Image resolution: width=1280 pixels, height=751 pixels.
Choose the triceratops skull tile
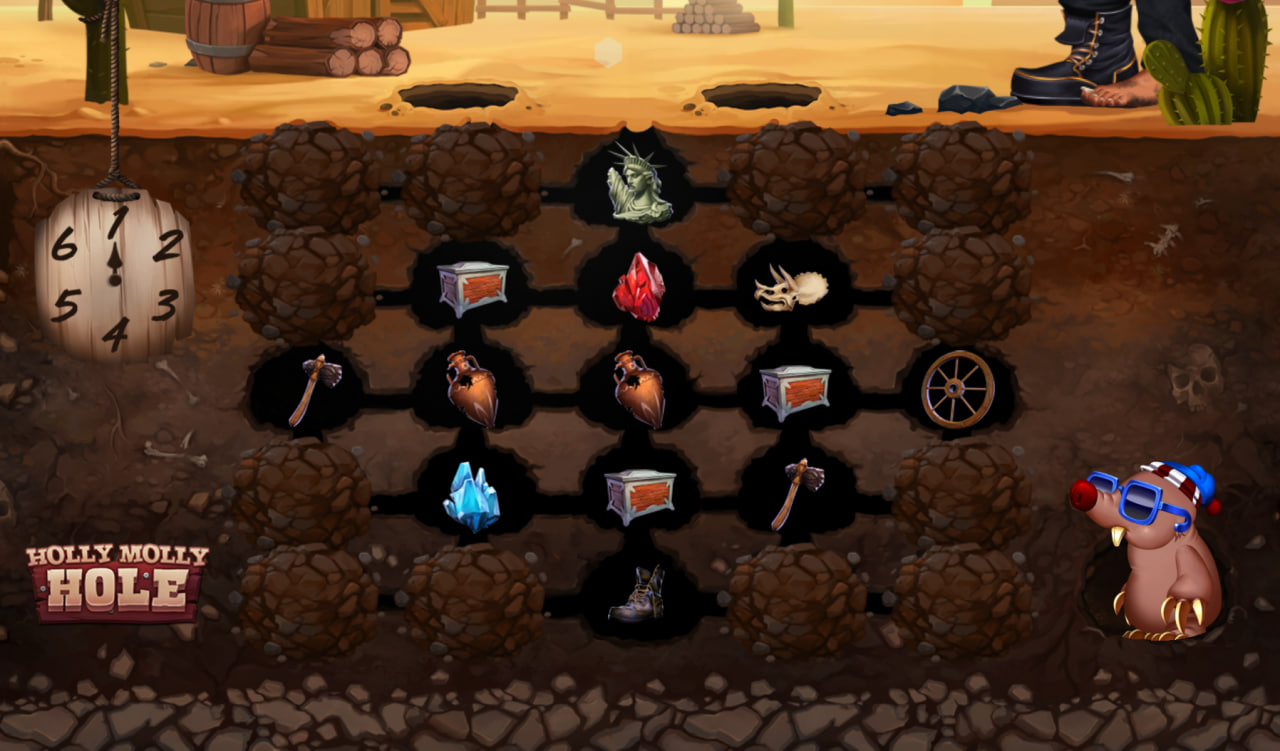[x=791, y=289]
